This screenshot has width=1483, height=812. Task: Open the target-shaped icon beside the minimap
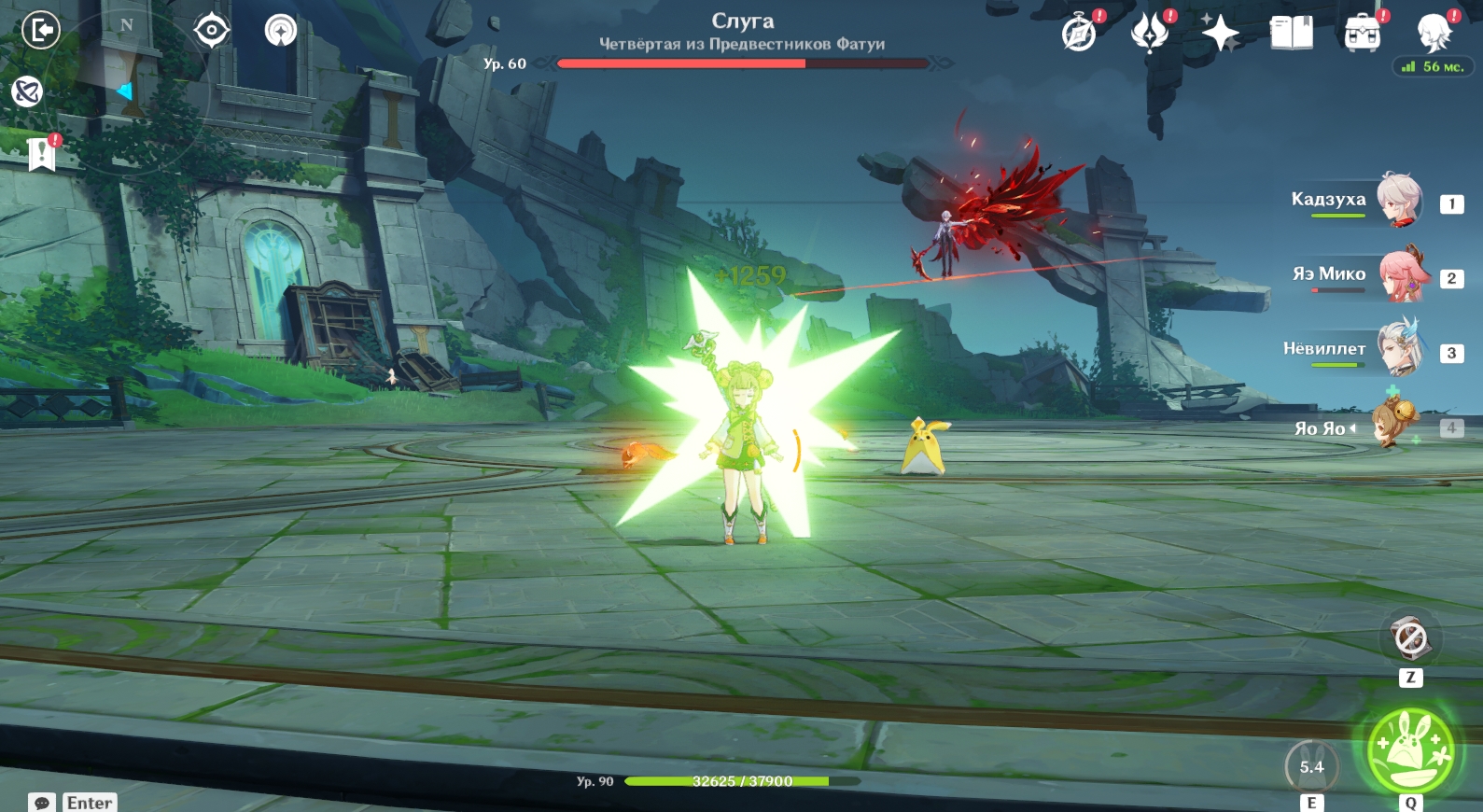coord(212,31)
